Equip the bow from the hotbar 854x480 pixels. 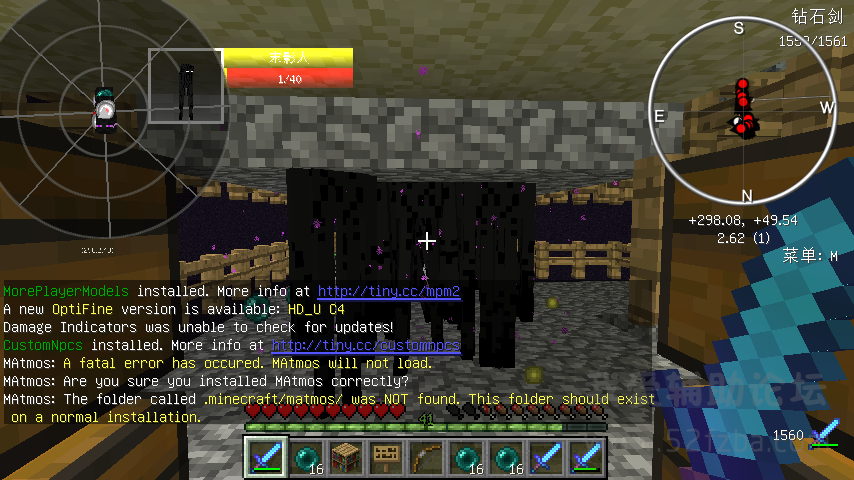(425, 457)
